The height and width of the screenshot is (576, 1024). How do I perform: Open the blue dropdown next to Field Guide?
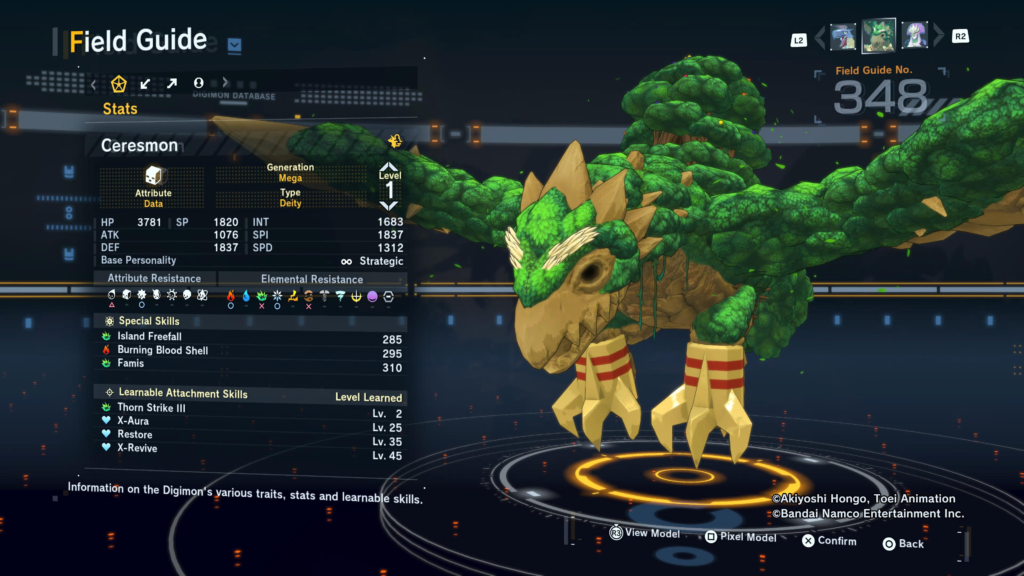coord(234,44)
